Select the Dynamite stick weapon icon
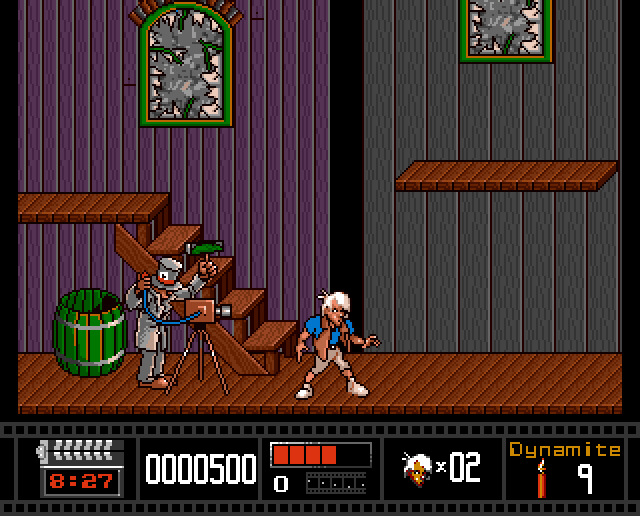Viewport: 640px width, 516px height. (x=542, y=479)
